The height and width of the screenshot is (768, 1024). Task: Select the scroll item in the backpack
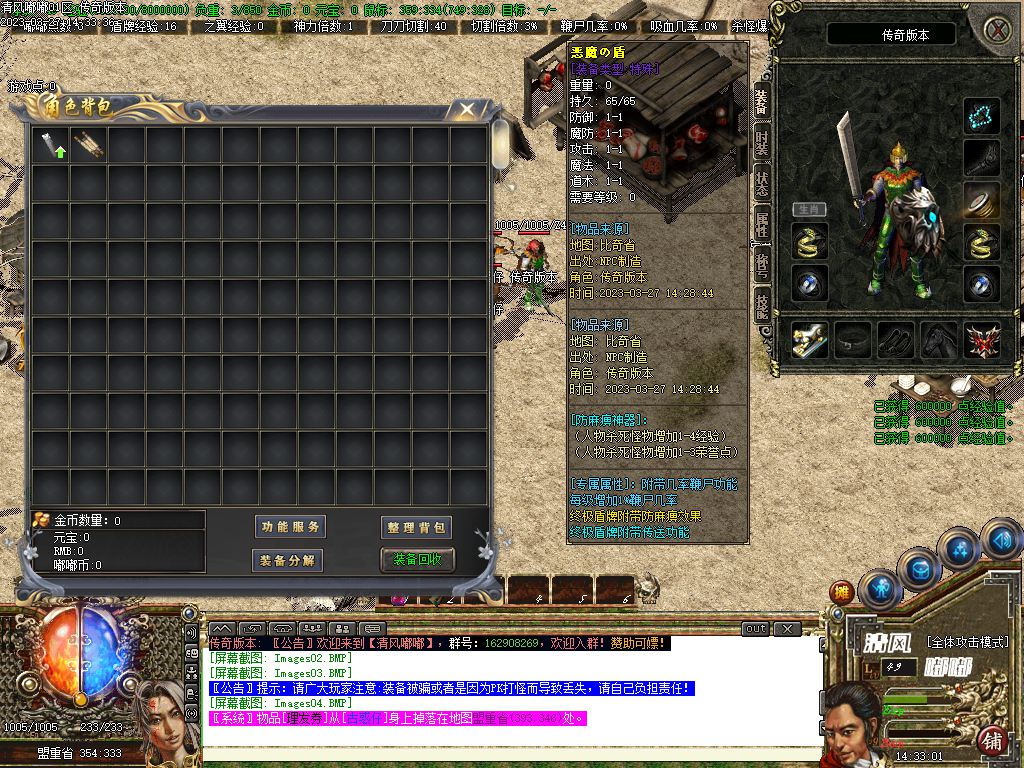[88, 146]
